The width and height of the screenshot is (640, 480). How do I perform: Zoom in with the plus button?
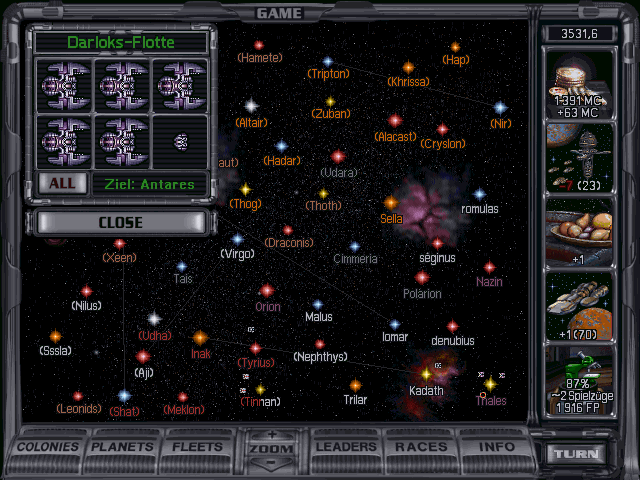click(270, 435)
